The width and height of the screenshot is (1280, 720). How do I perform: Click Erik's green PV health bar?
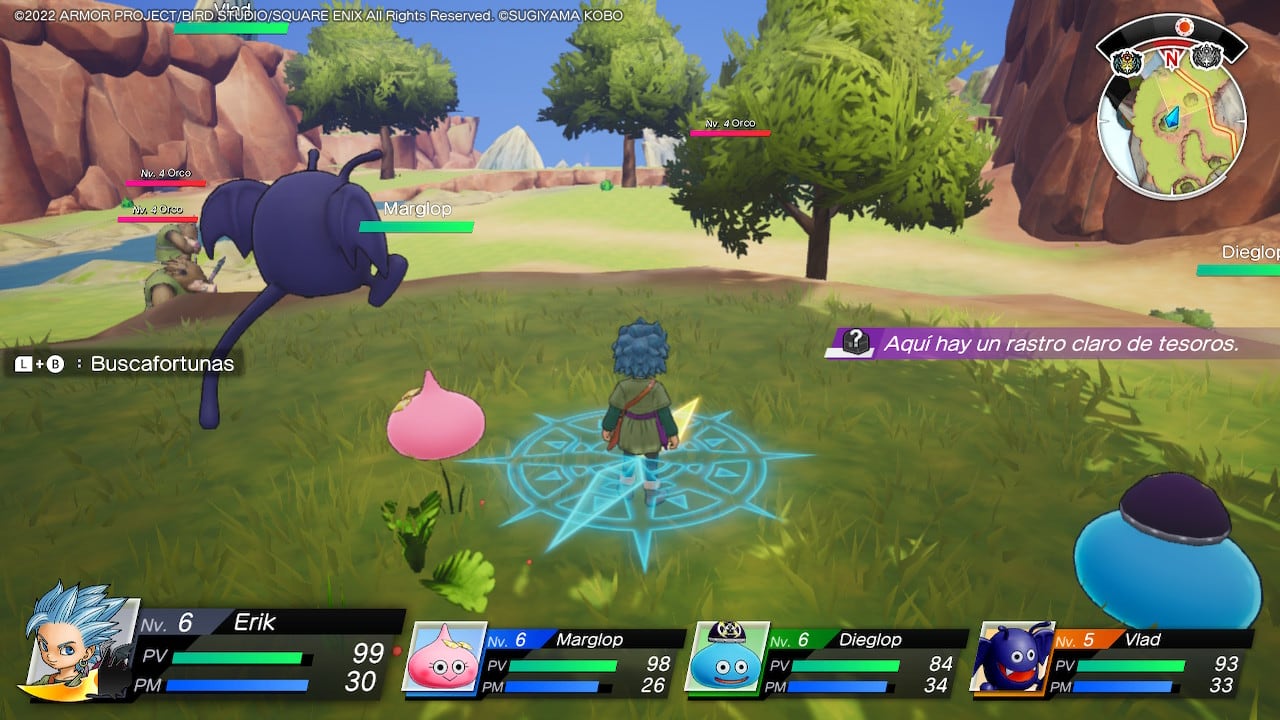point(240,659)
